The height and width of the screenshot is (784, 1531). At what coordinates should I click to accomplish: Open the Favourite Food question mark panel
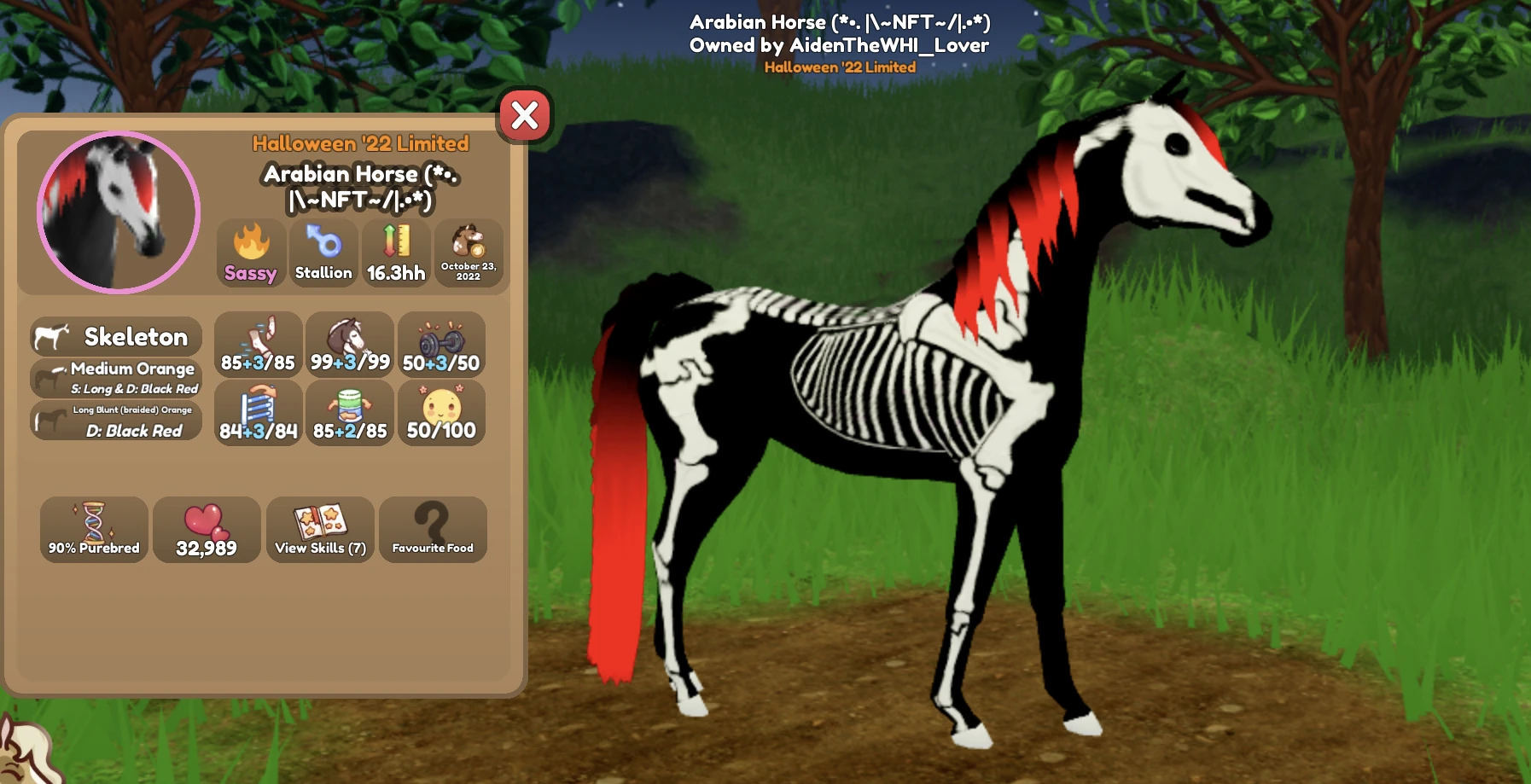[x=434, y=530]
